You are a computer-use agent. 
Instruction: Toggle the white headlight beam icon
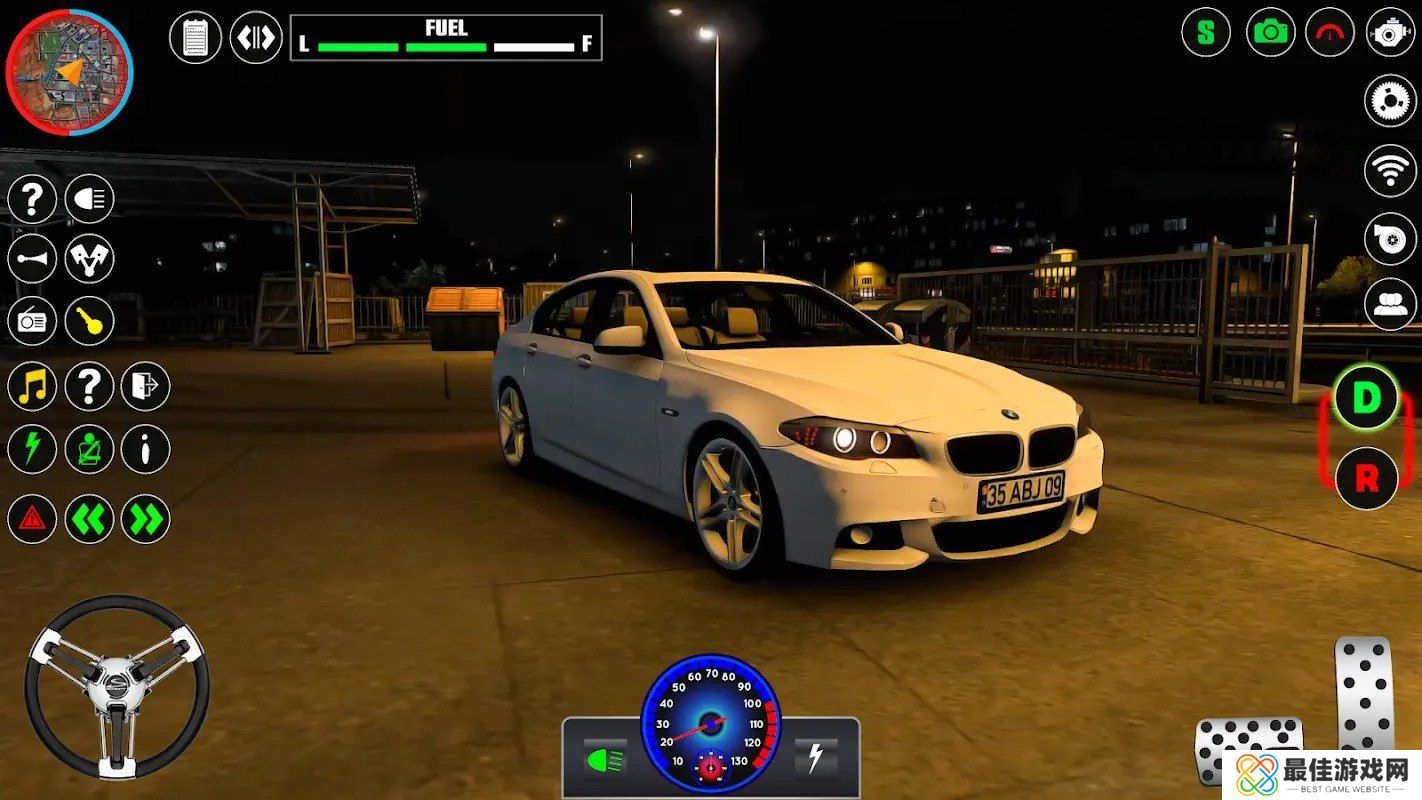90,199
